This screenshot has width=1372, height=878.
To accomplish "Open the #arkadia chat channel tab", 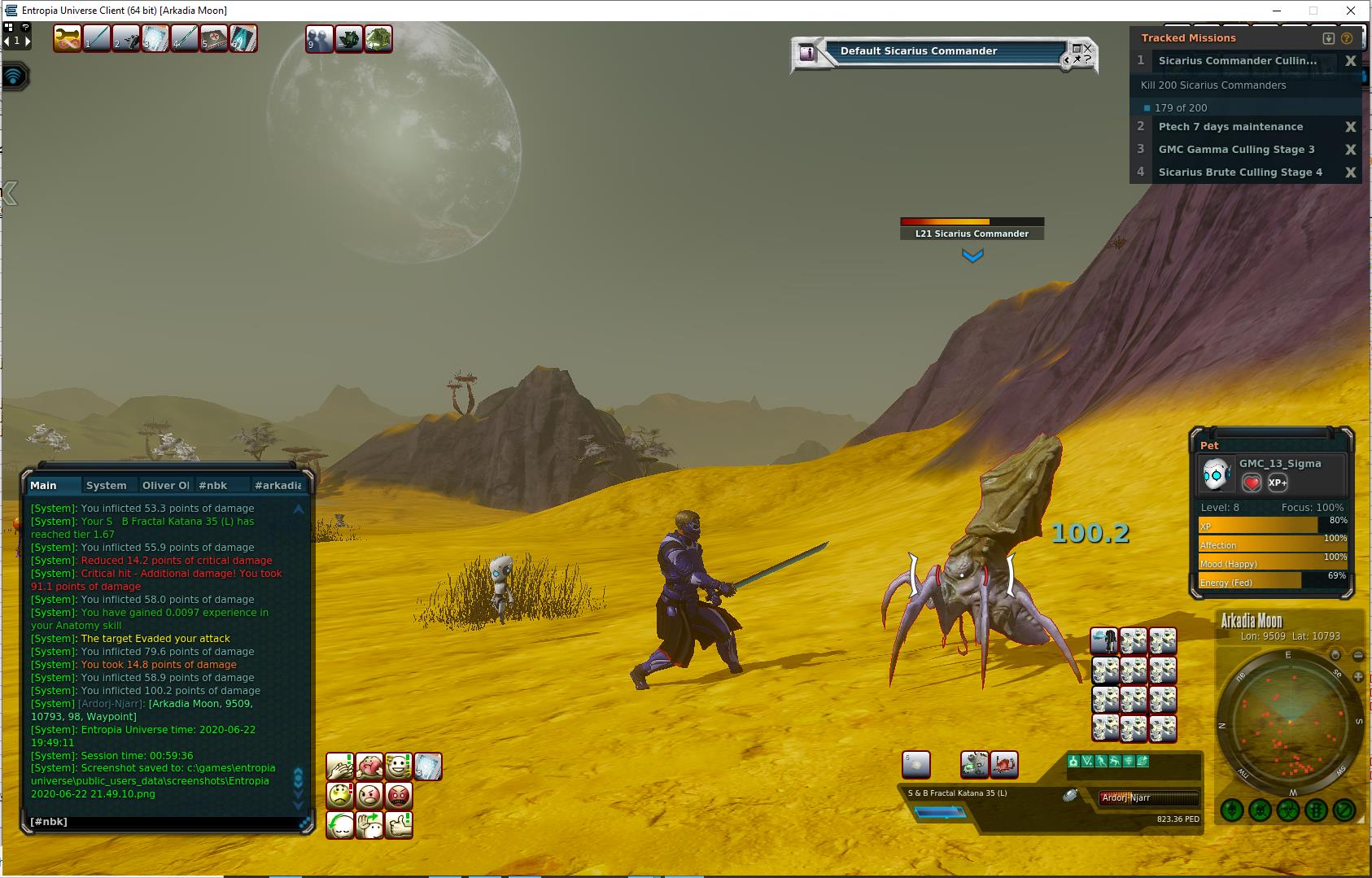I will (x=277, y=485).
